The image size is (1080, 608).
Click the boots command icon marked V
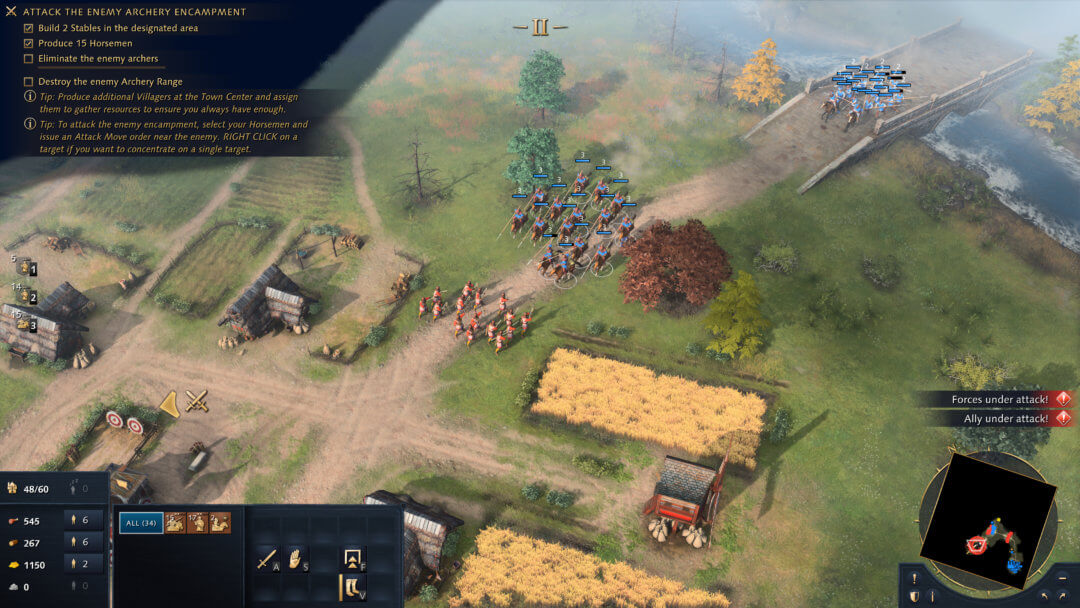point(353,587)
